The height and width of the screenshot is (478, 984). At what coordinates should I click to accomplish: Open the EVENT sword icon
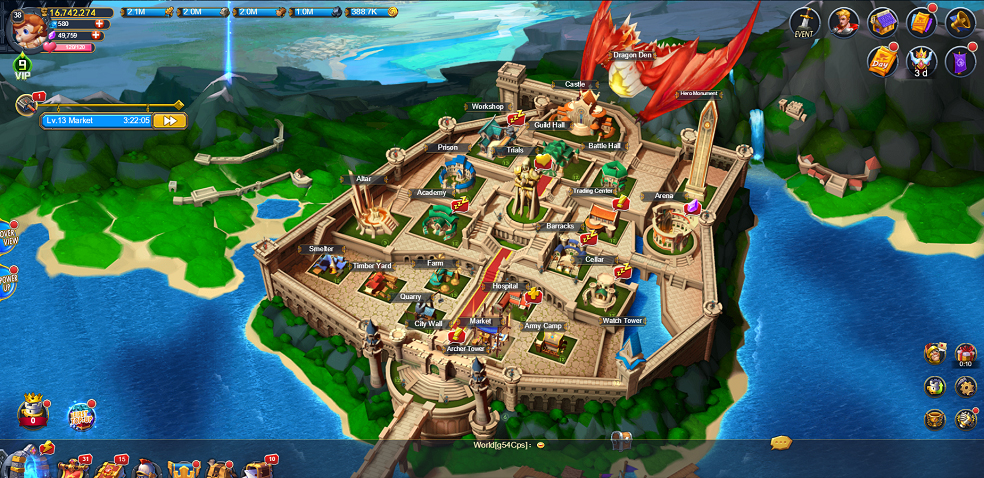click(805, 21)
